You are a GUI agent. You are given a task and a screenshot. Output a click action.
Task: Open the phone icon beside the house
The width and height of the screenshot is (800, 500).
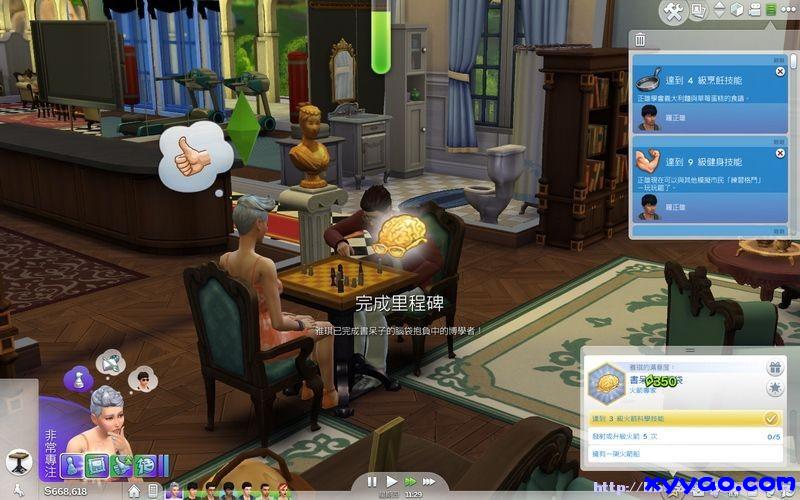click(x=154, y=491)
